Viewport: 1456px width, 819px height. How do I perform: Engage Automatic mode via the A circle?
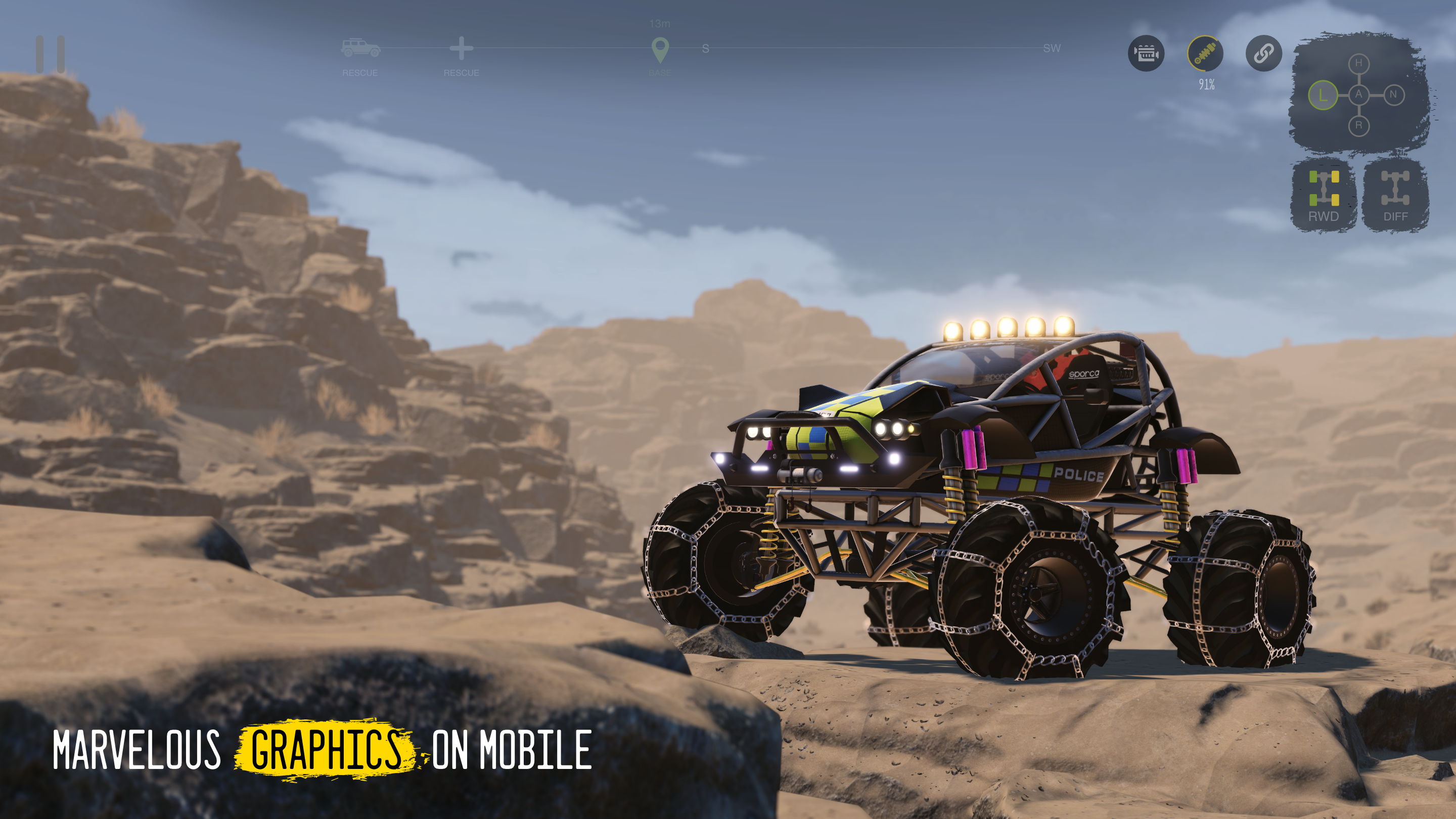[x=1359, y=96]
